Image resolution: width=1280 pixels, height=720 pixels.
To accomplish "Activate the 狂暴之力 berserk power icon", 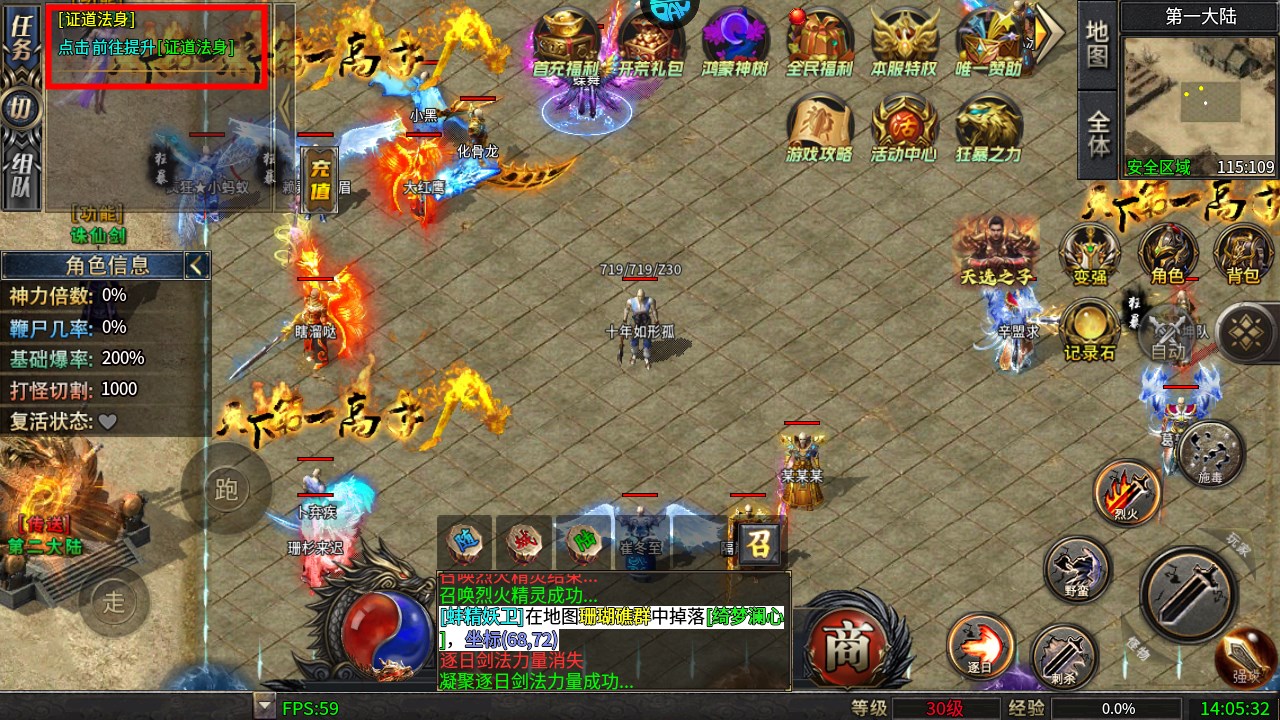I will [x=988, y=129].
